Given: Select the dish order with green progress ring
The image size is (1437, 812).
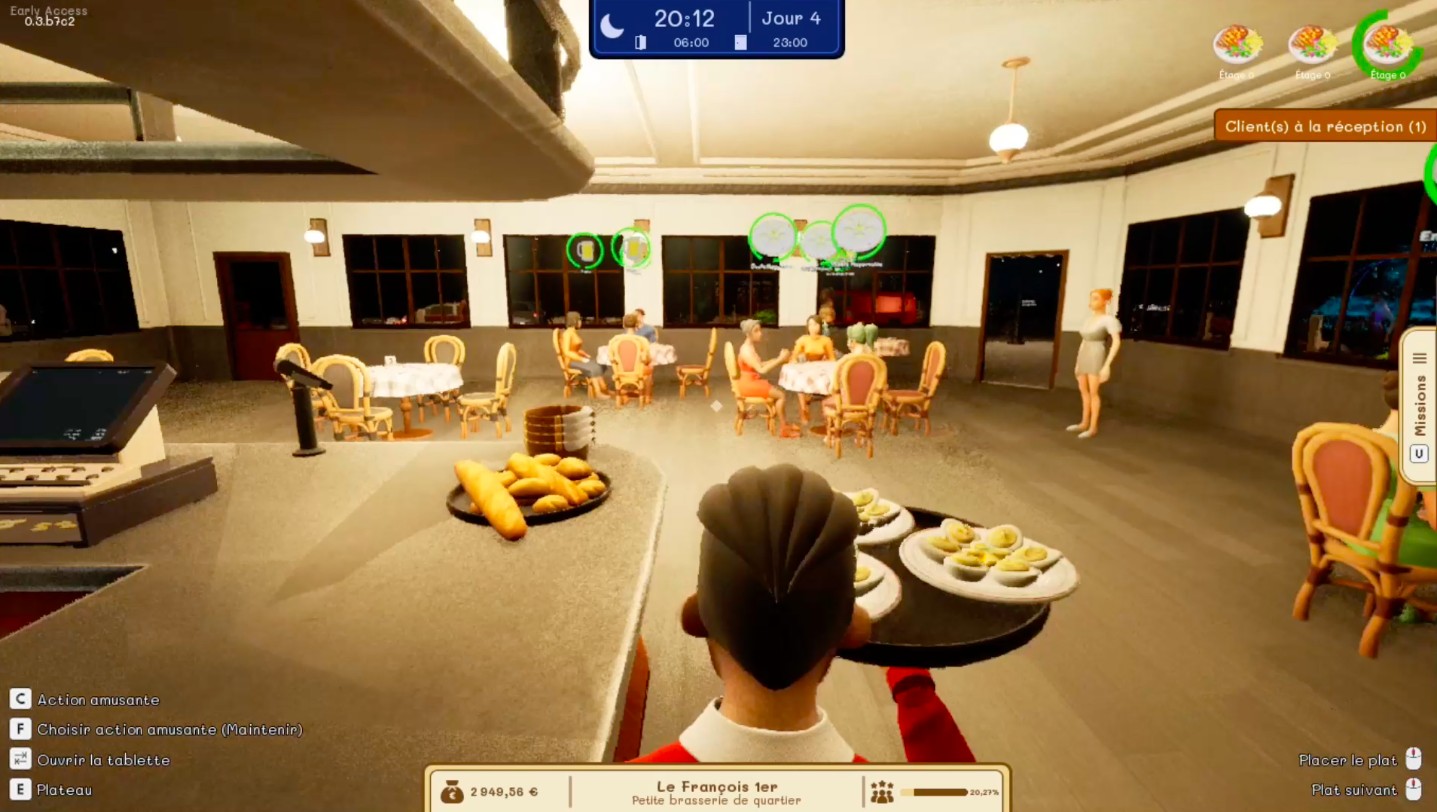Looking at the screenshot, I should [x=1388, y=45].
